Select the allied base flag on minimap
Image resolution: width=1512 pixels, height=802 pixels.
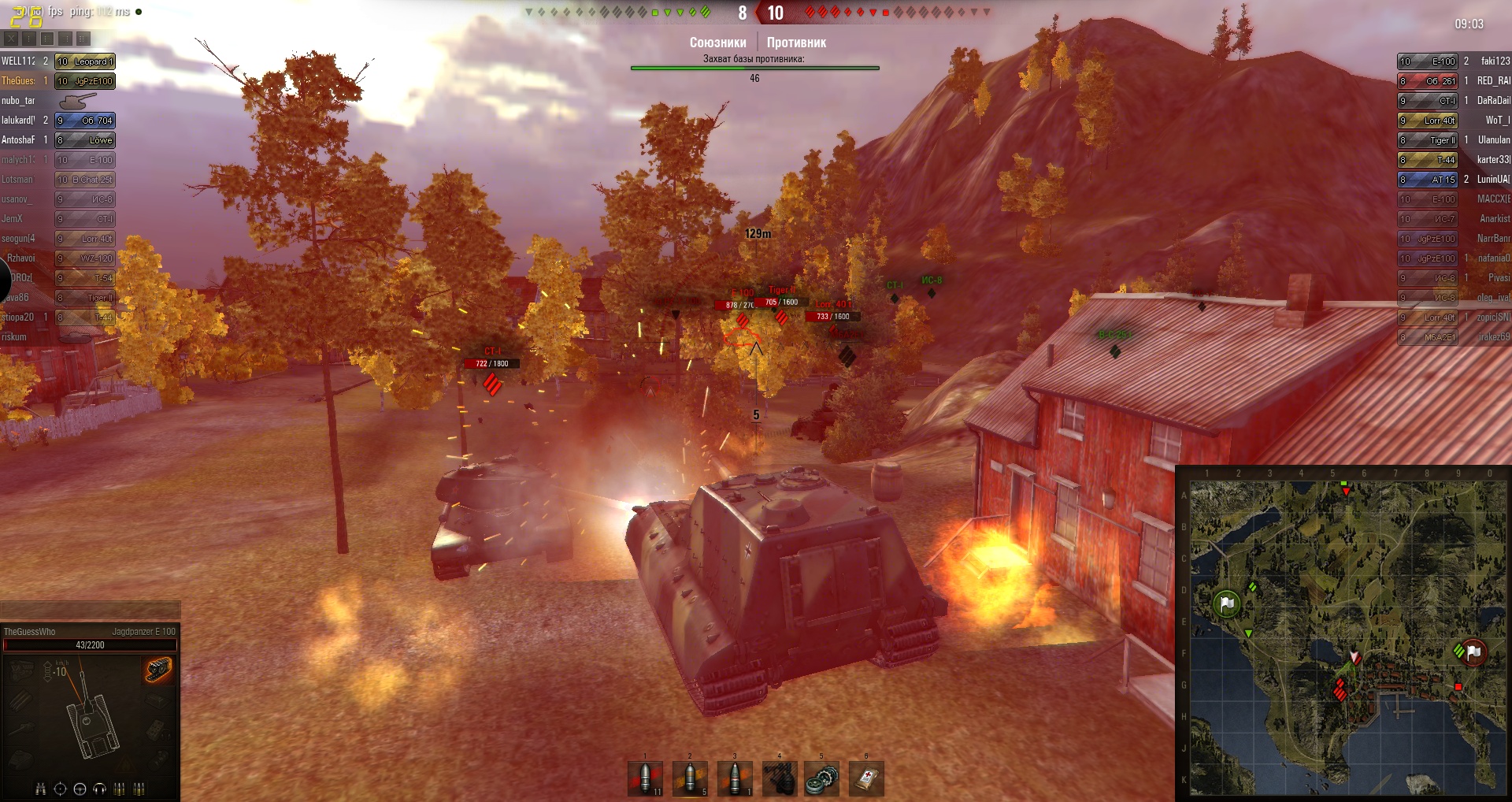1226,604
